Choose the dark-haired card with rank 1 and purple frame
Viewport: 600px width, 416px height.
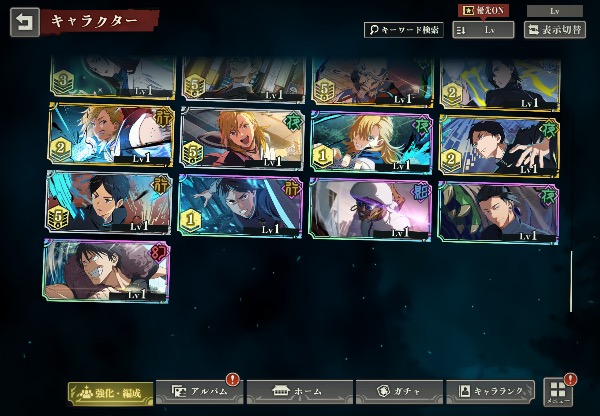pyautogui.click(x=240, y=208)
